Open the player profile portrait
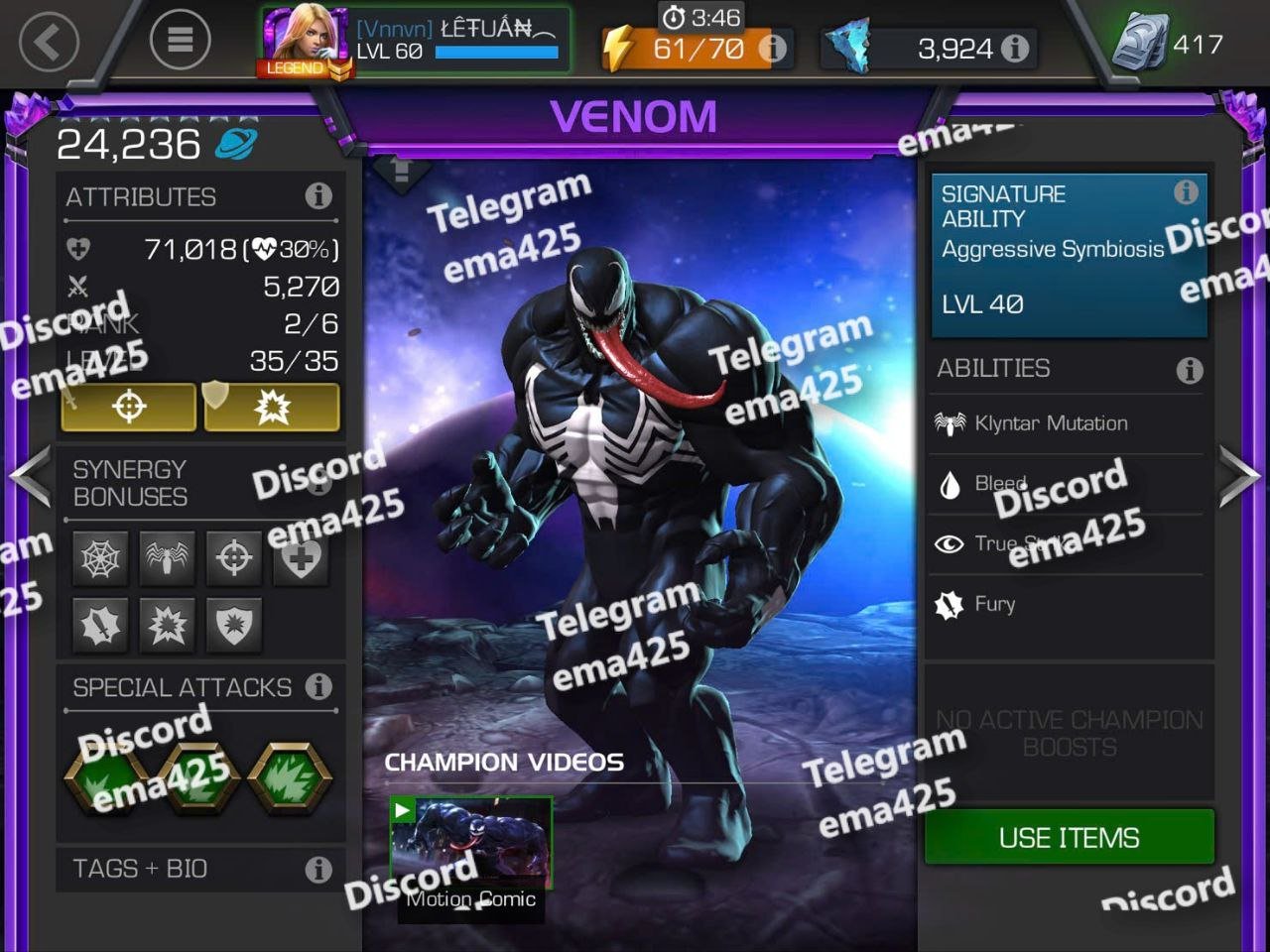Image resolution: width=1270 pixels, height=952 pixels. [305, 42]
